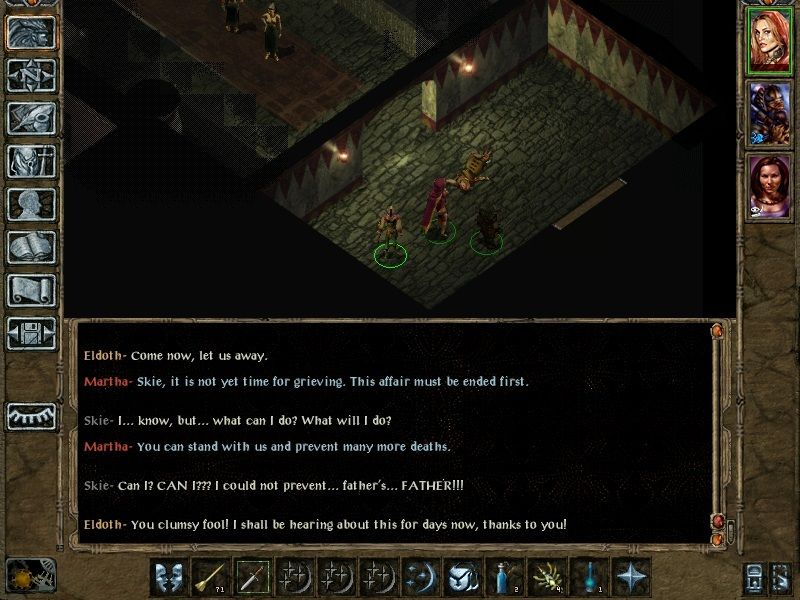
Task: Open the priest scroll button
Action: [31, 290]
